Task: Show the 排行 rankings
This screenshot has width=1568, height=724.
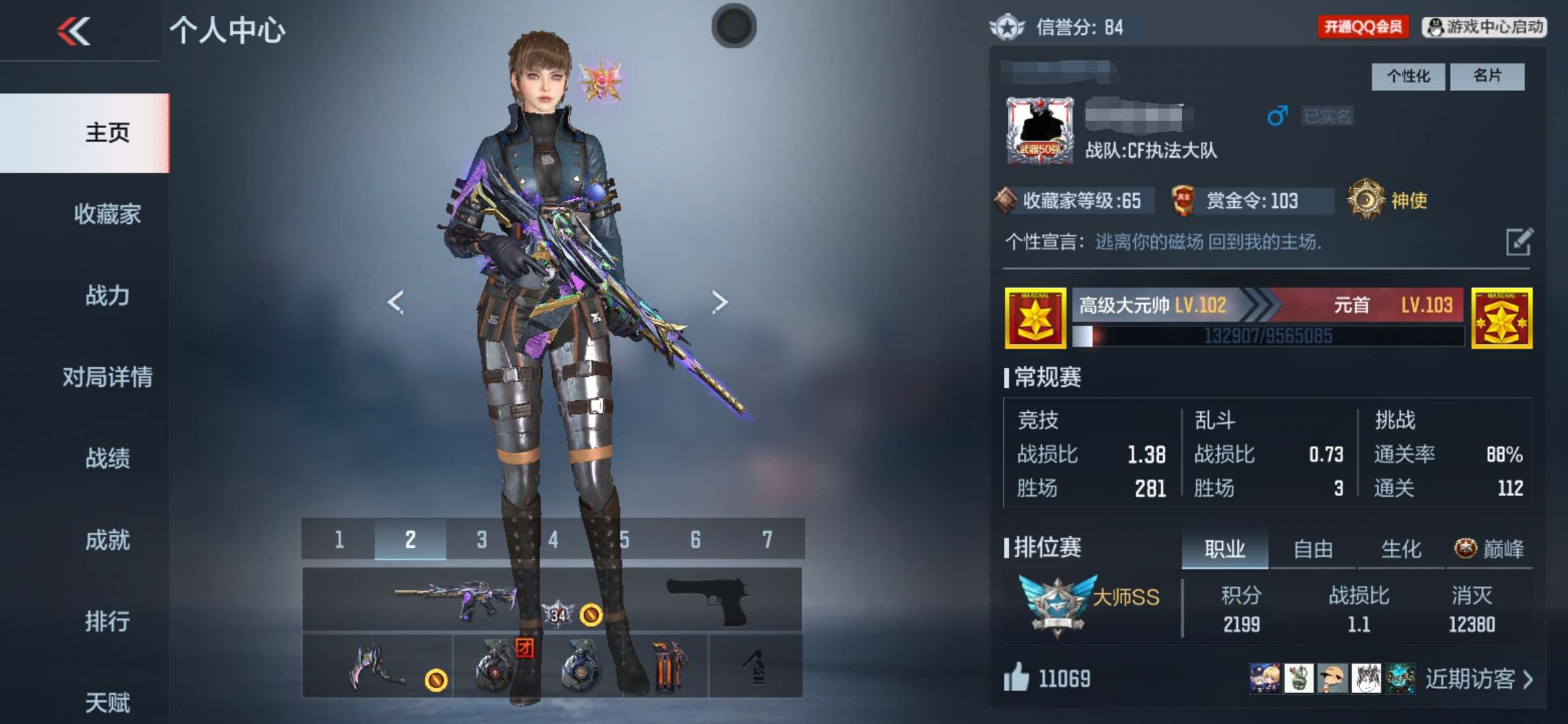Action: coord(107,621)
